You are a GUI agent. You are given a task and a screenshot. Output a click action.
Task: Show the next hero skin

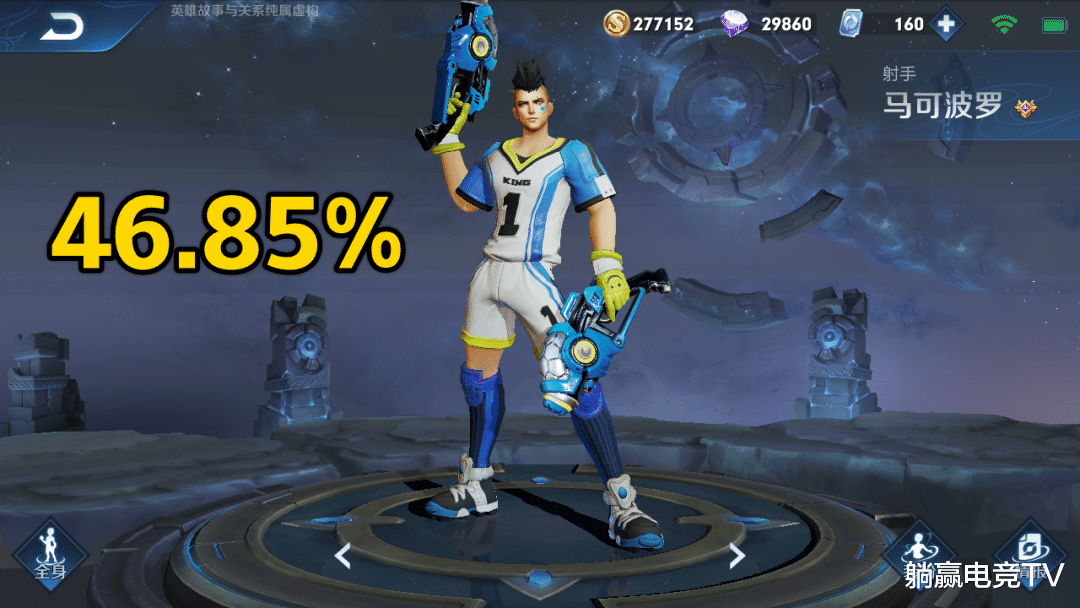[x=737, y=555]
